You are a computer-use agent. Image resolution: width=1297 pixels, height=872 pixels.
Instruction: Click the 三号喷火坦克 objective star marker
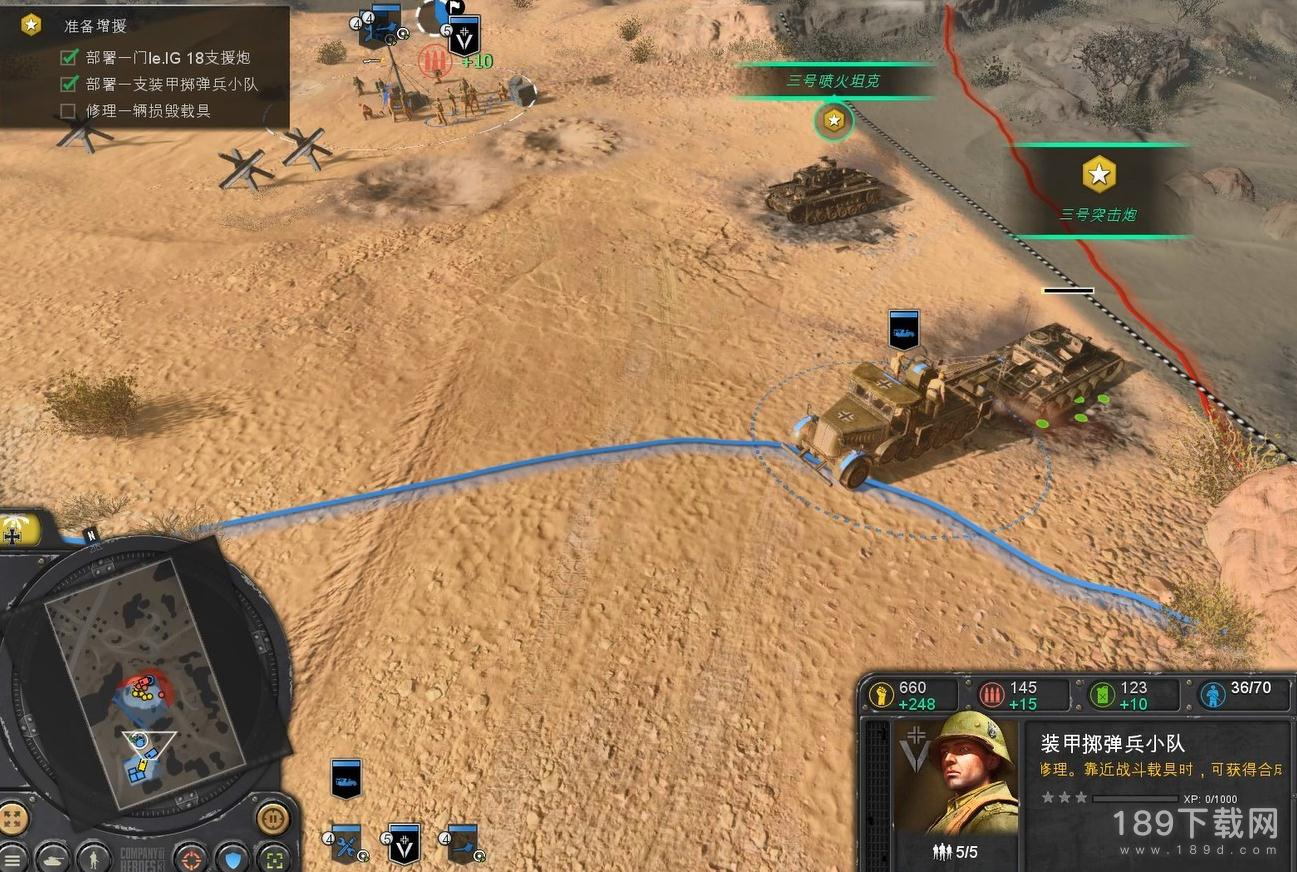833,122
